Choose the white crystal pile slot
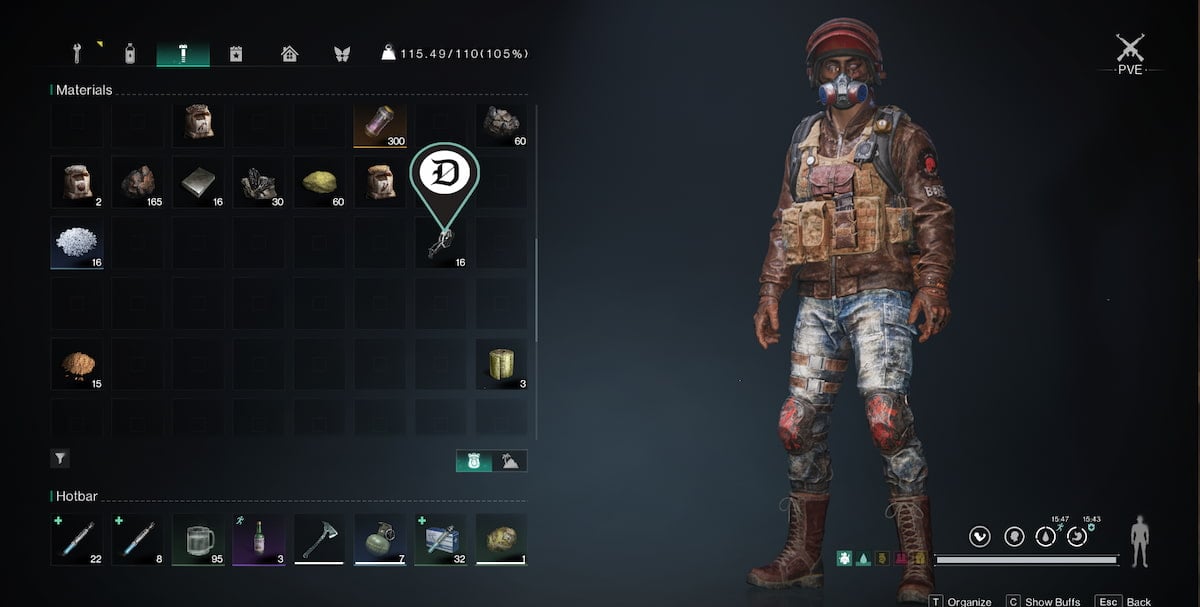The image size is (1200, 607). 77,243
